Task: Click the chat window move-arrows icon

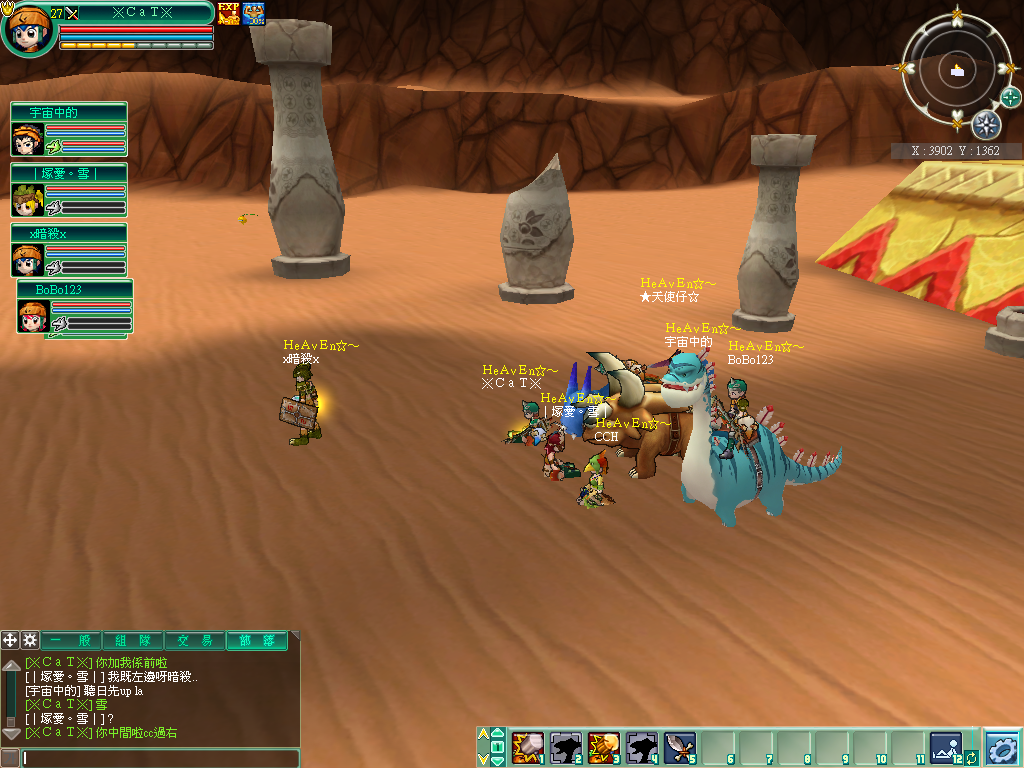Action: [x=11, y=640]
